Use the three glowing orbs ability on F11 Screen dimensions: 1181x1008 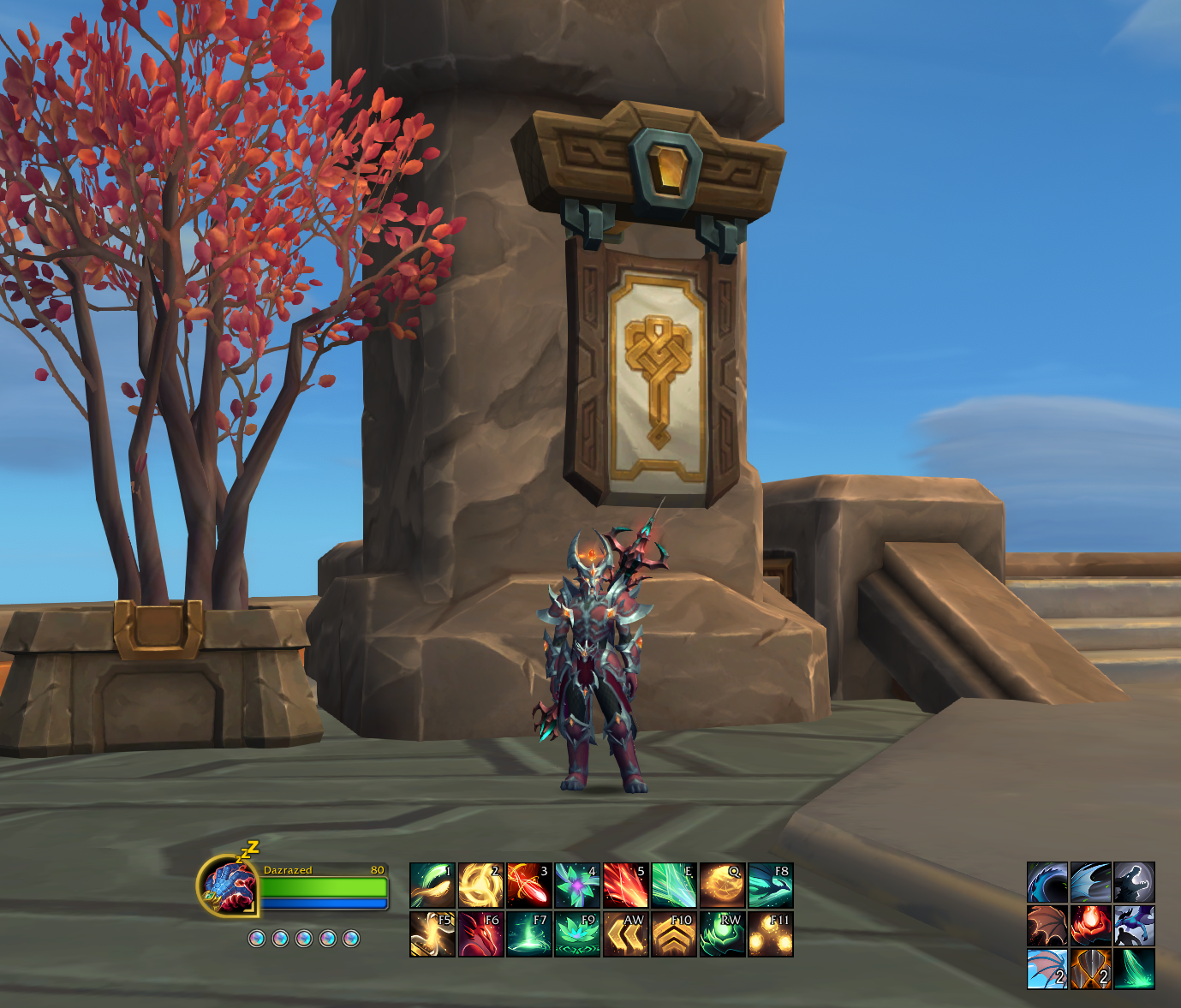click(x=771, y=933)
